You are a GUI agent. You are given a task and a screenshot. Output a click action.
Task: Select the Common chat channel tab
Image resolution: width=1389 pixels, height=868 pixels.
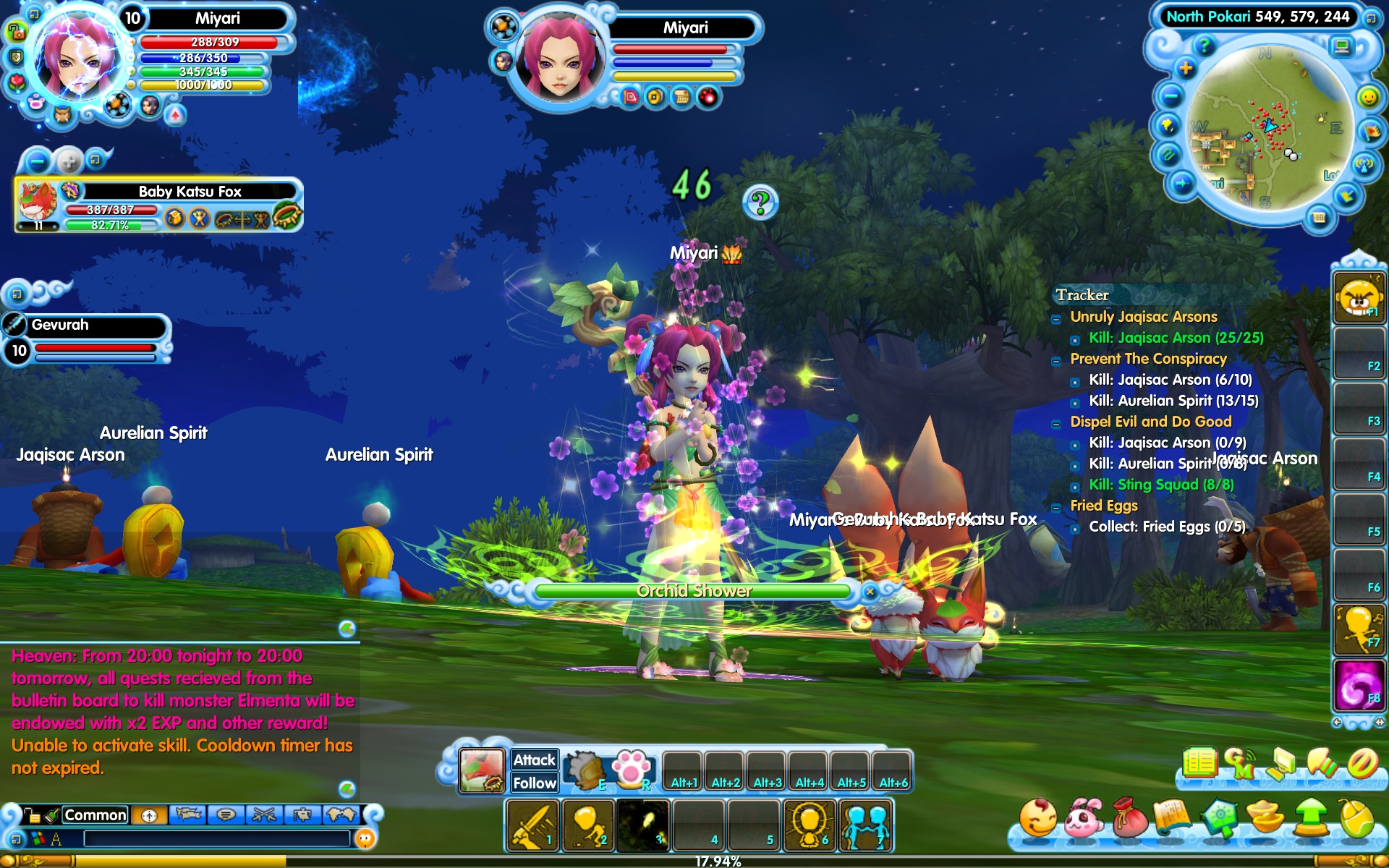(x=95, y=815)
